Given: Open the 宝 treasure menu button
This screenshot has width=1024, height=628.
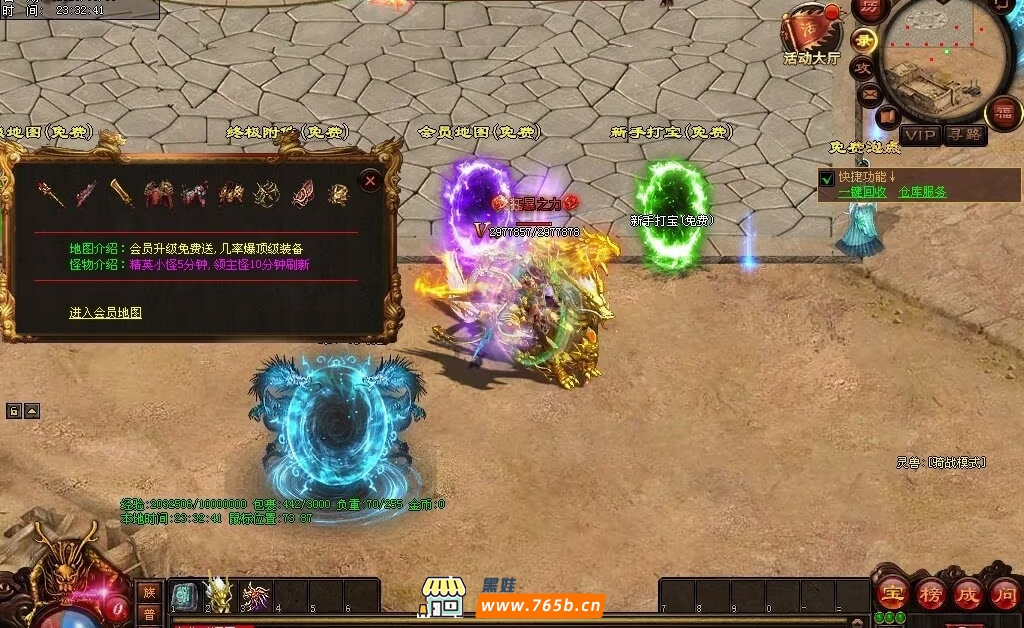Looking at the screenshot, I should pos(892,593).
